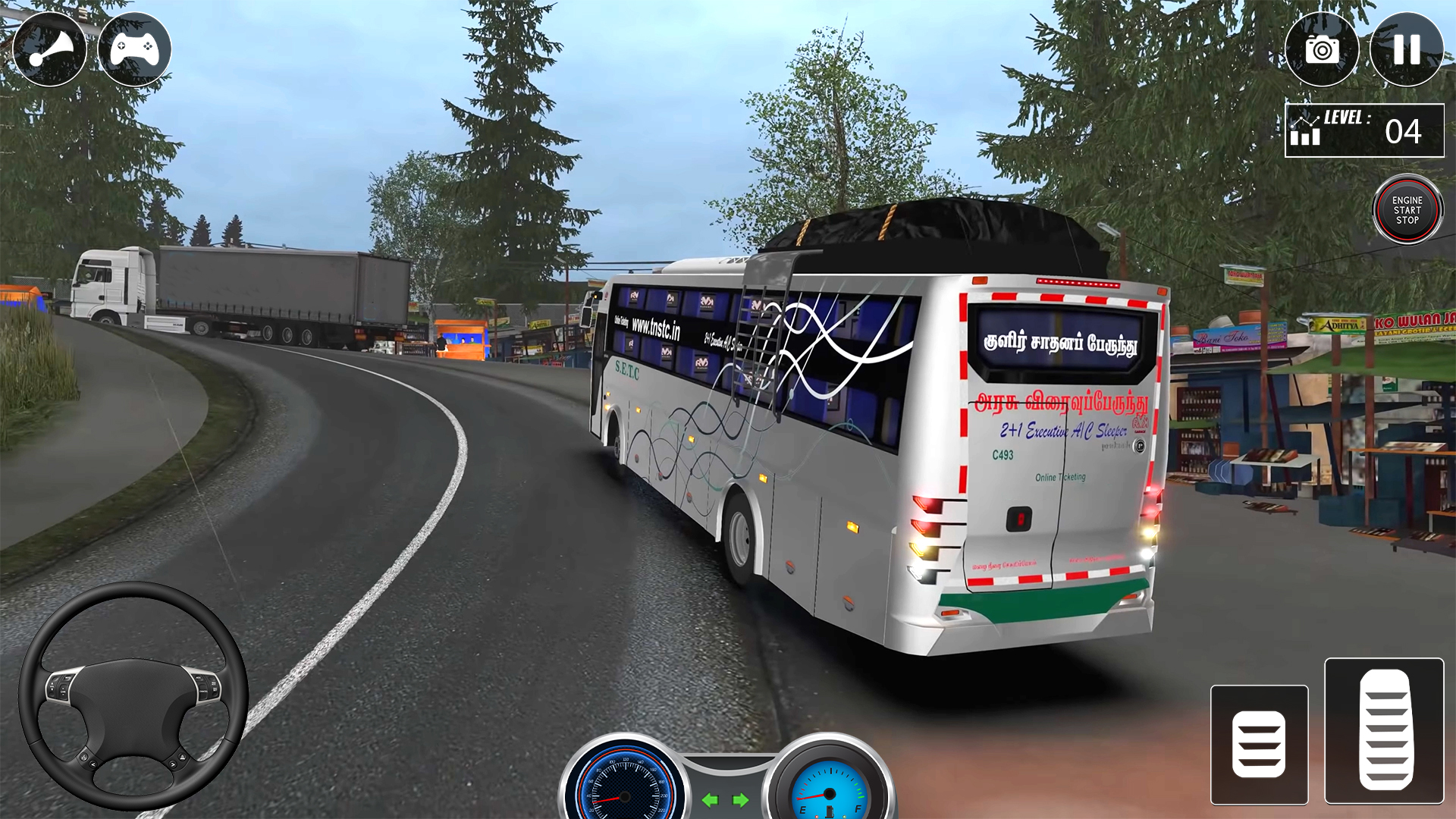This screenshot has width=1456, height=819.
Task: Tap the pause button top right corner
Action: tap(1407, 49)
